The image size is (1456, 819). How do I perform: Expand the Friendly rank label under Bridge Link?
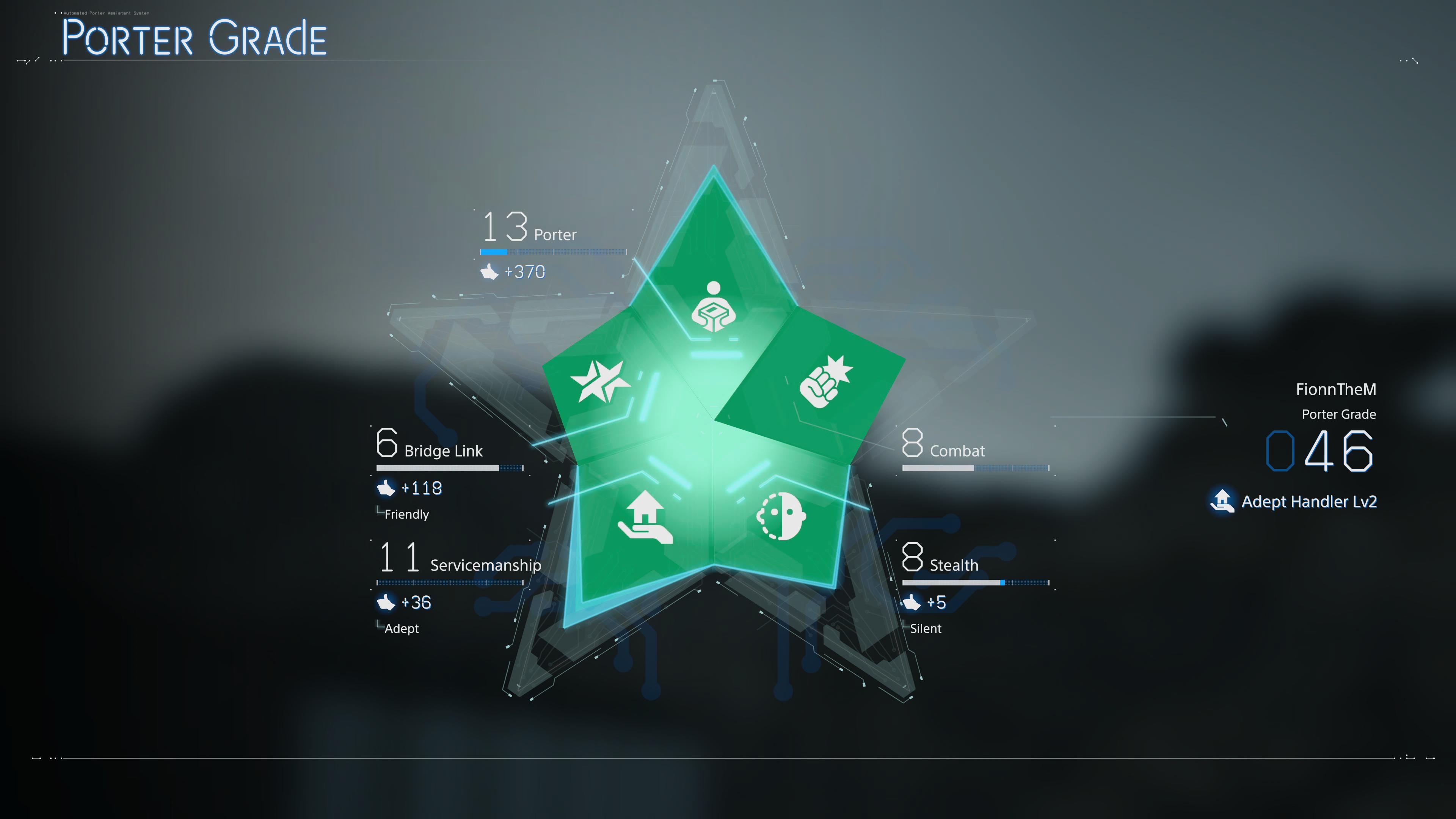[408, 515]
